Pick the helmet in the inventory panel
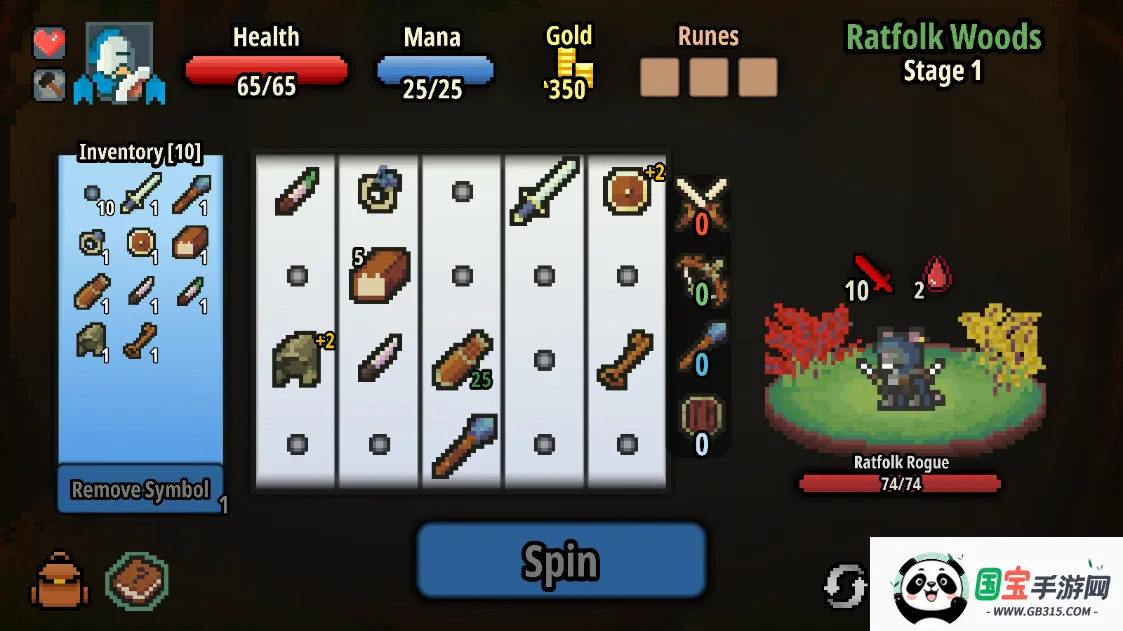 tap(91, 340)
